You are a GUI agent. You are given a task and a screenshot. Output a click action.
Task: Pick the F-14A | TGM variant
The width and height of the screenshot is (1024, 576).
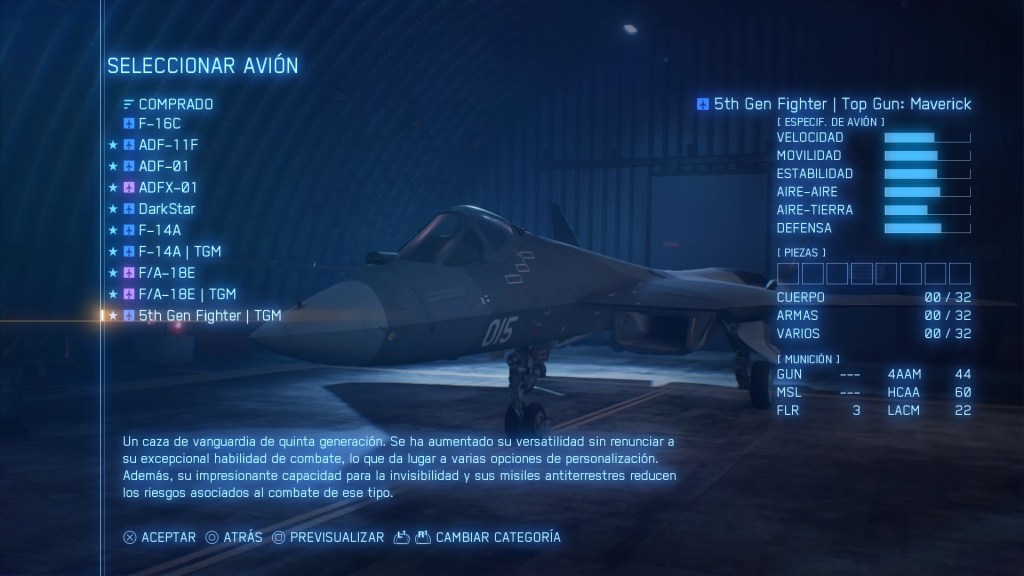(x=180, y=251)
